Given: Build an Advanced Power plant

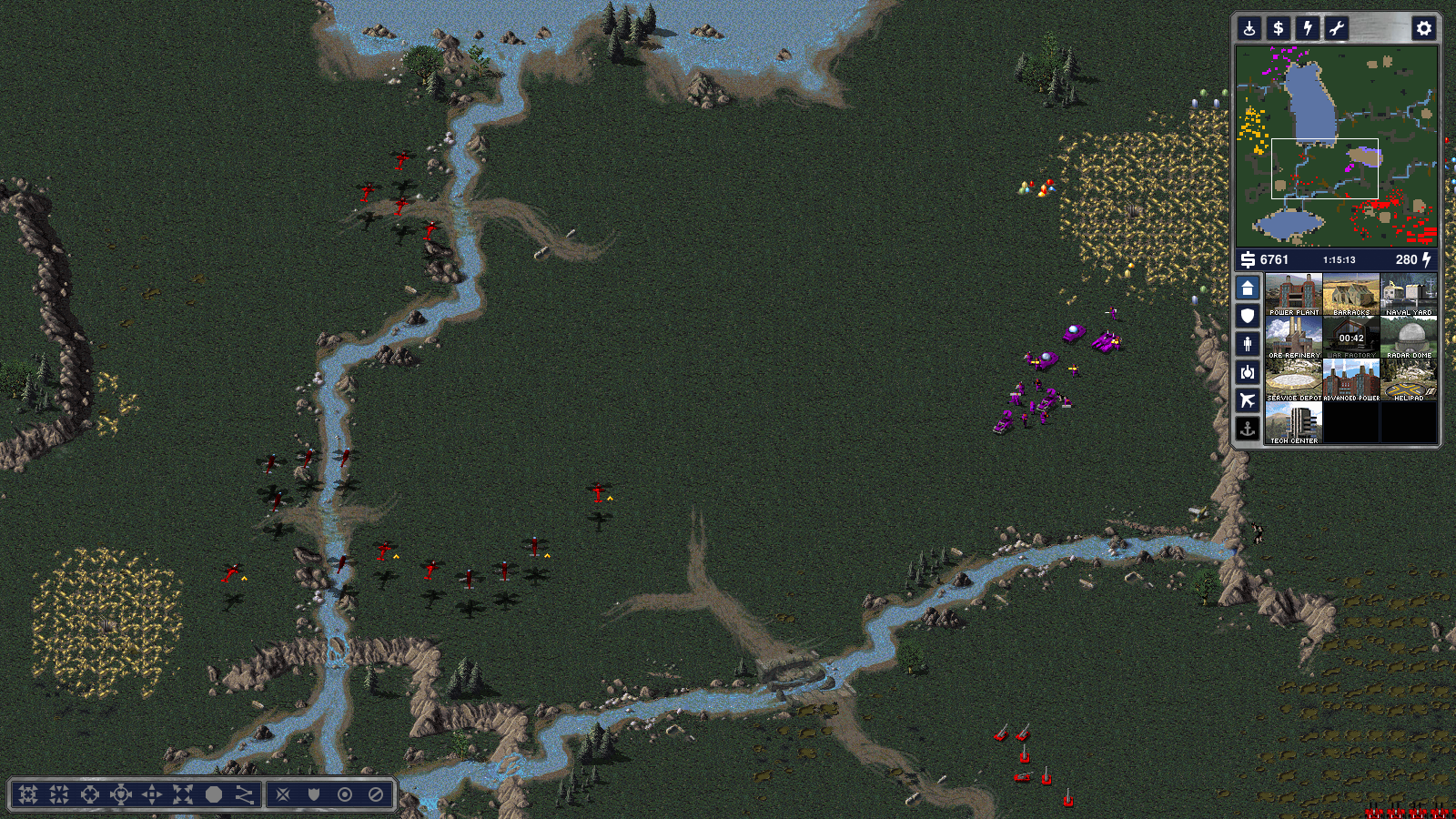Looking at the screenshot, I should pos(1351,379).
